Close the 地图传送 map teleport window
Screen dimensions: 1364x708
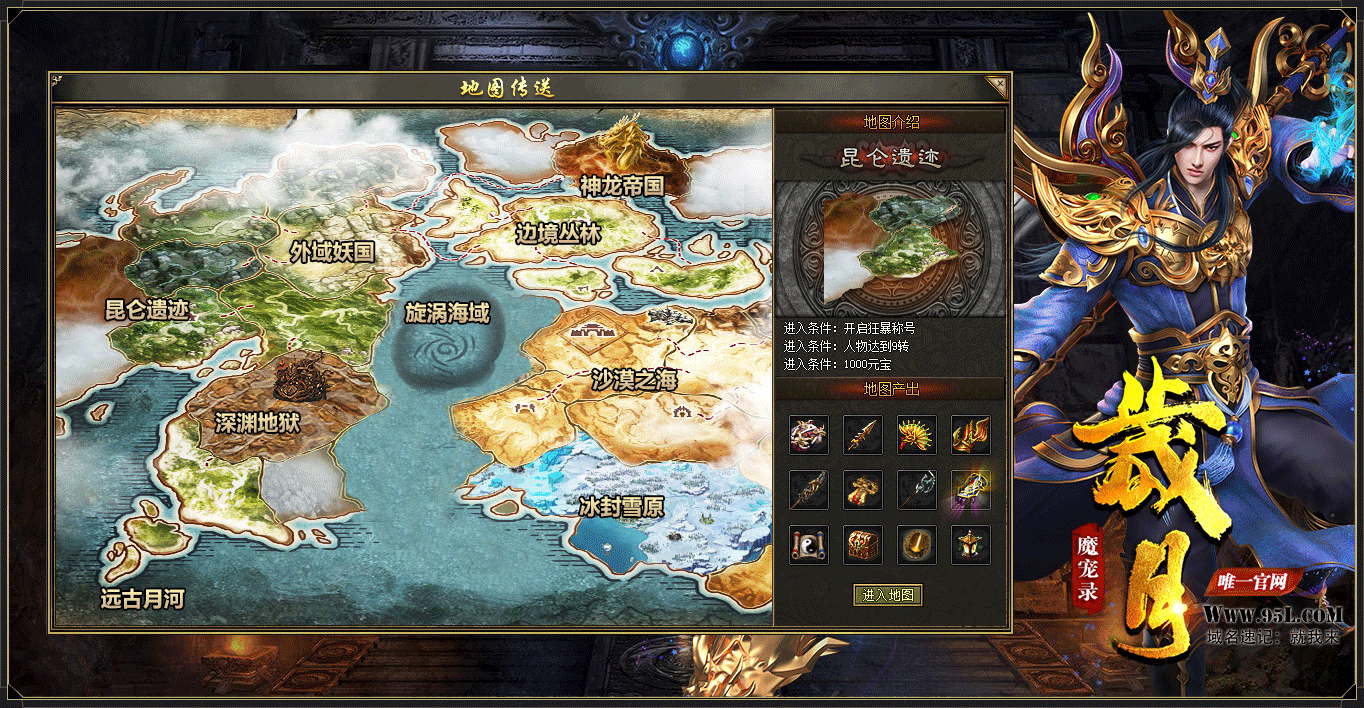click(995, 86)
